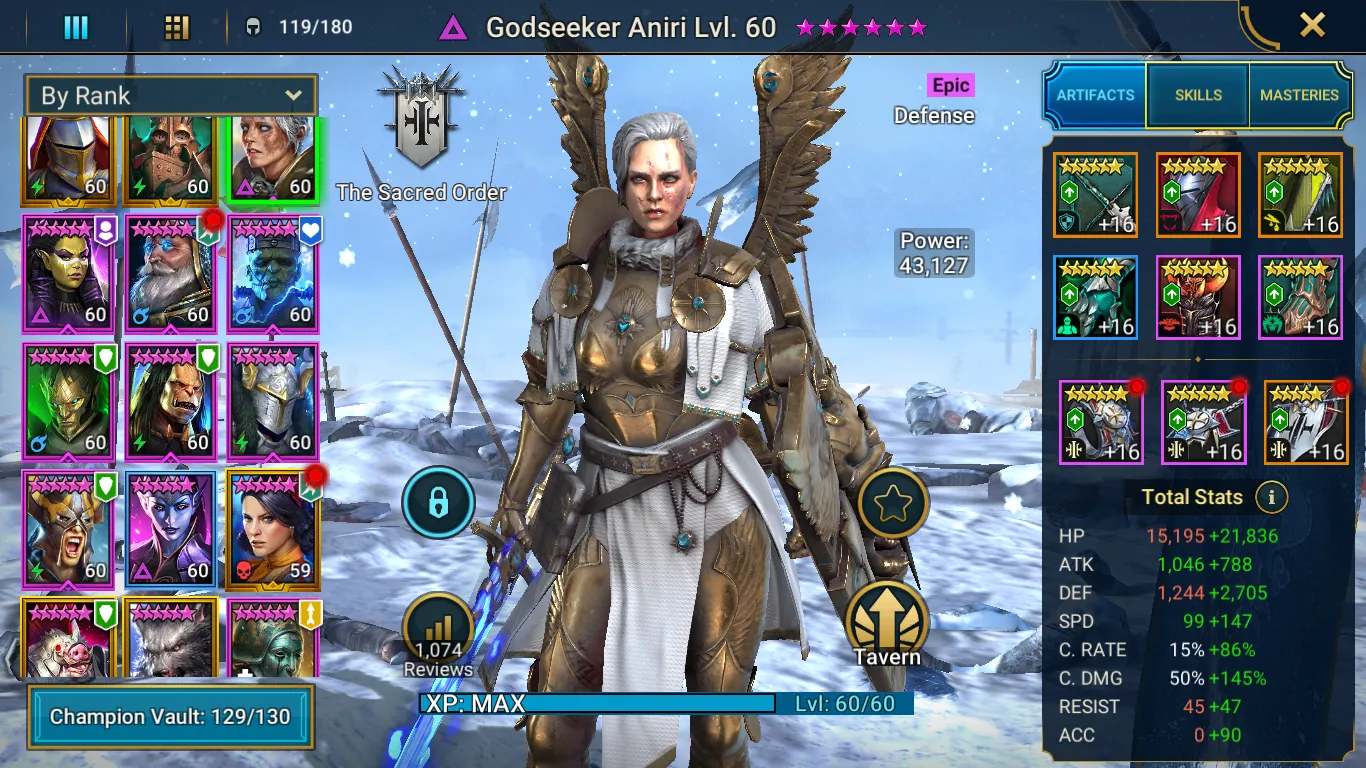Screen dimensions: 1366x768
Task: Choose the blue lightning-faced champion portrait
Action: point(273,273)
